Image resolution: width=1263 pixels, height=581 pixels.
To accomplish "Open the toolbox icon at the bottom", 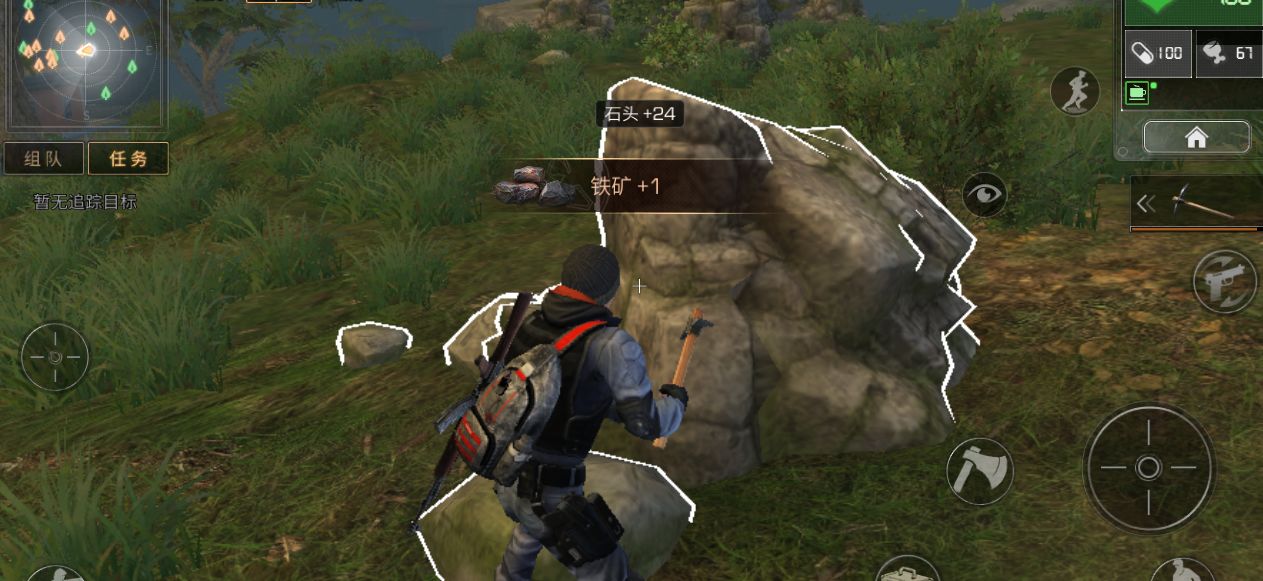I will coord(907,570).
